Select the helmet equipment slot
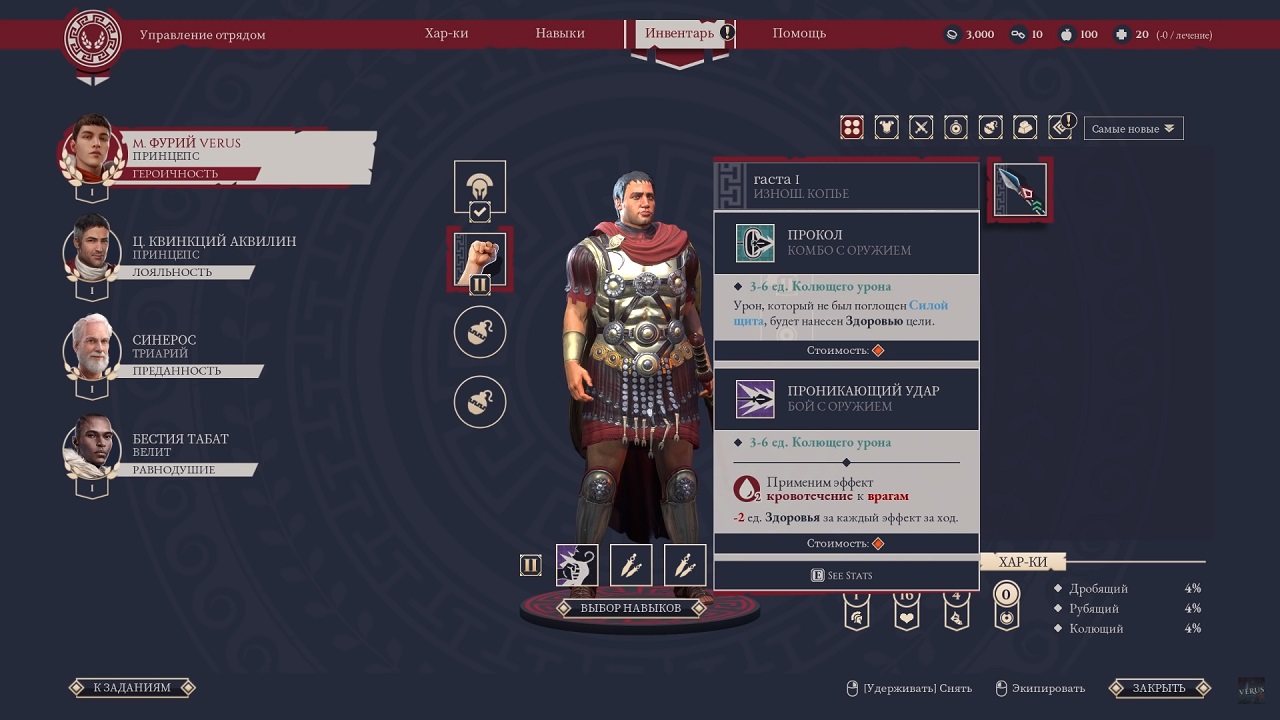Screen dimensions: 1280x720 [480, 186]
